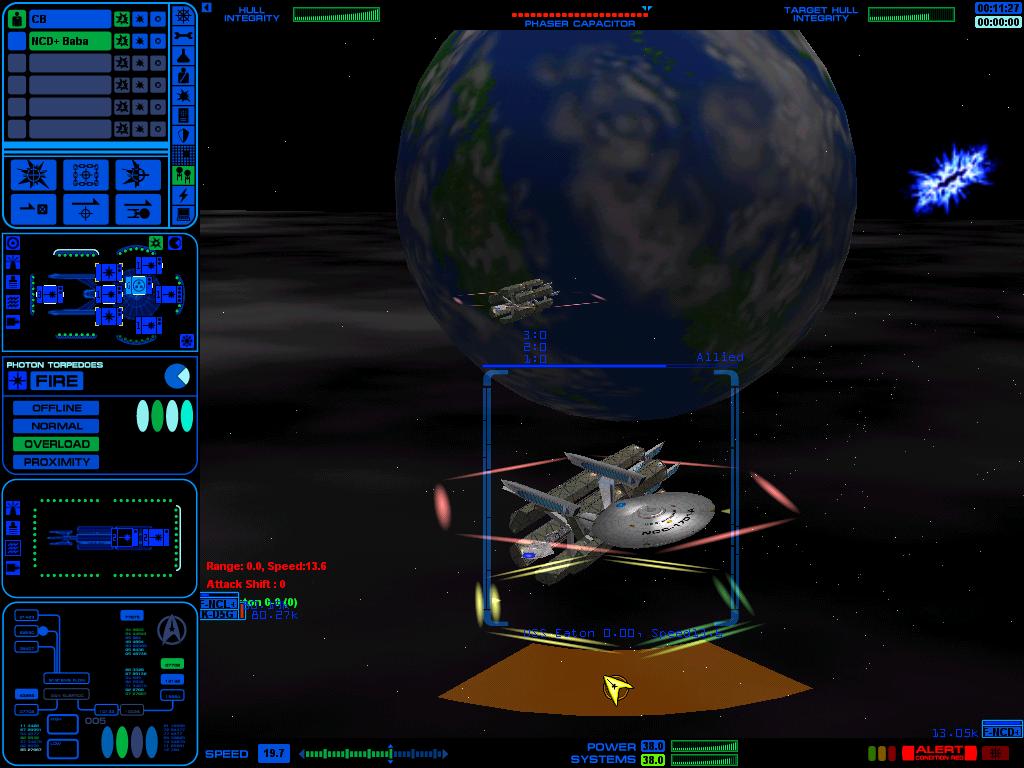The width and height of the screenshot is (1024, 768).
Task: Select the NCD+ Baba fleet entry
Action: pos(69,41)
